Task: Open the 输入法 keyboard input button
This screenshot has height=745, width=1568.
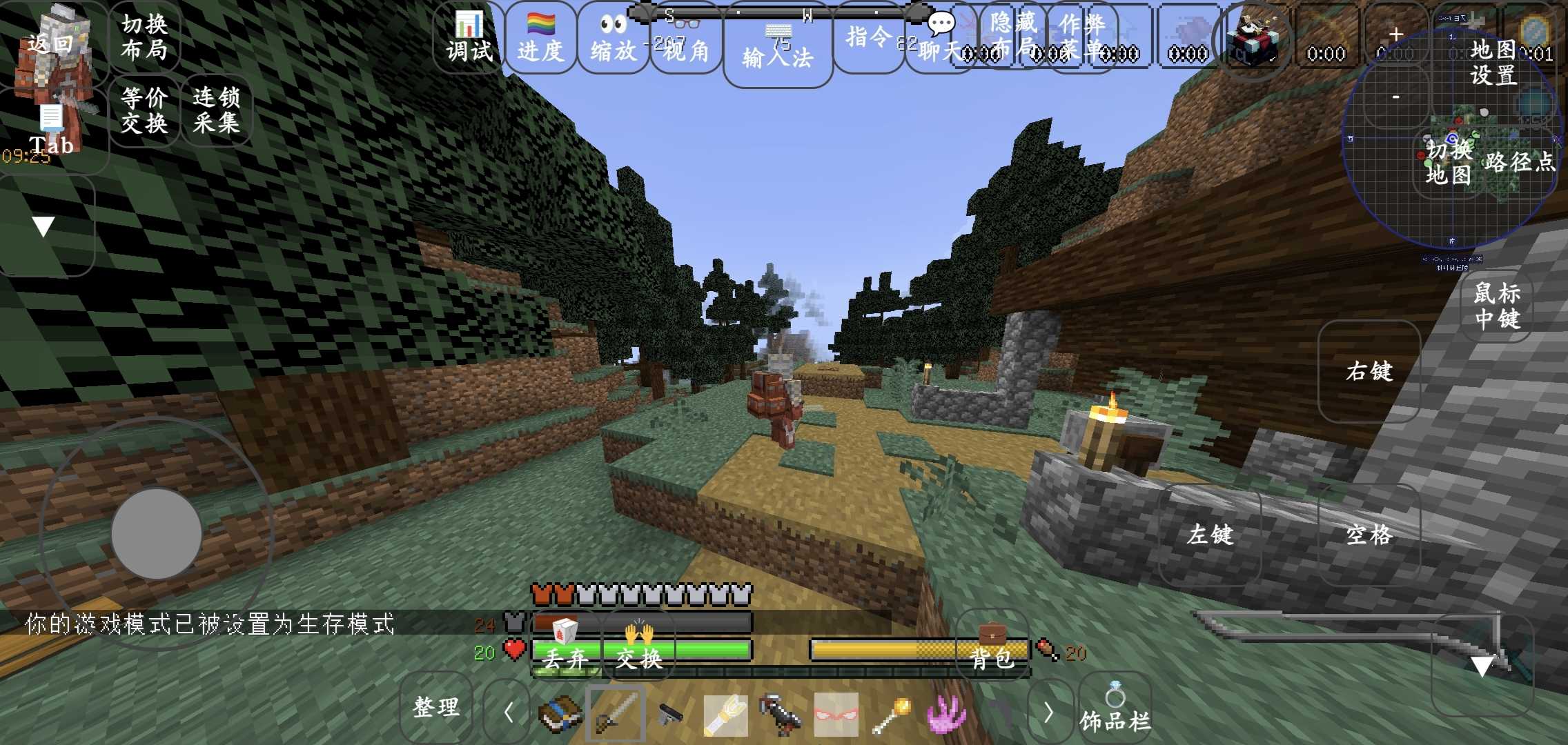Action: click(778, 50)
